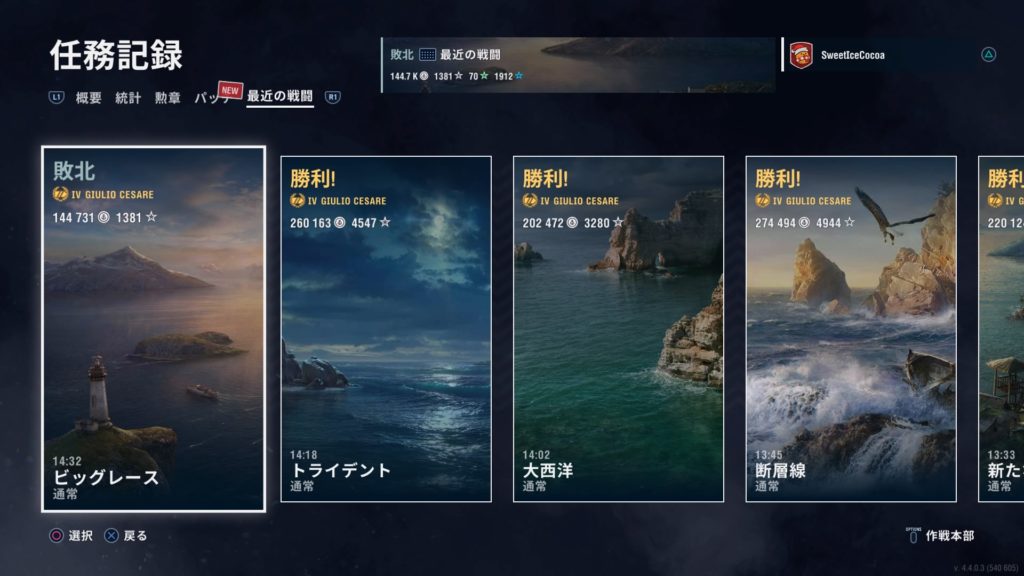Choose the 大西洋 battle record card
Viewport: 1024px width, 576px height.
pos(618,329)
